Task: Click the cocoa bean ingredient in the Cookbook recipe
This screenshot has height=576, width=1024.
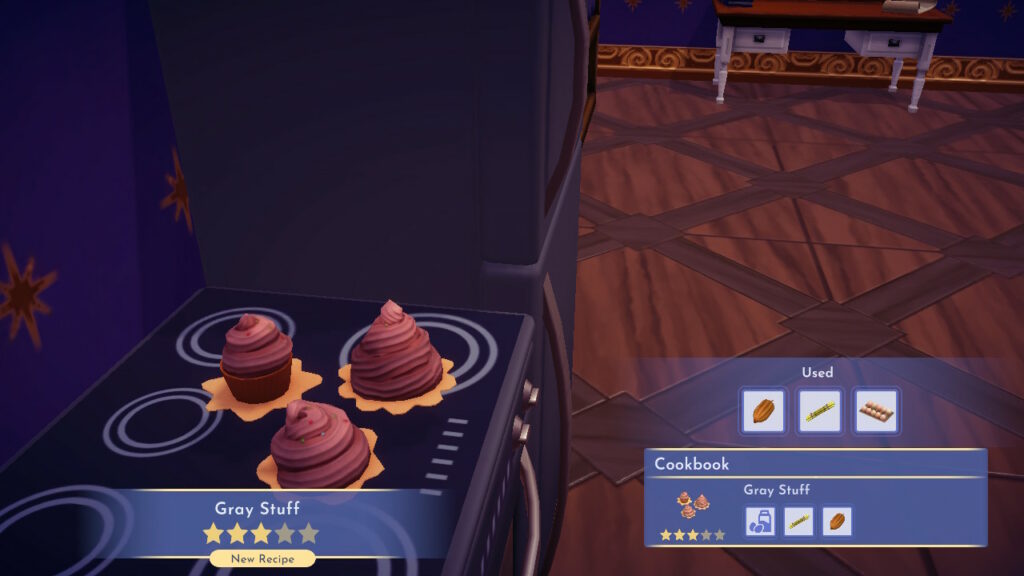Action: click(x=837, y=521)
